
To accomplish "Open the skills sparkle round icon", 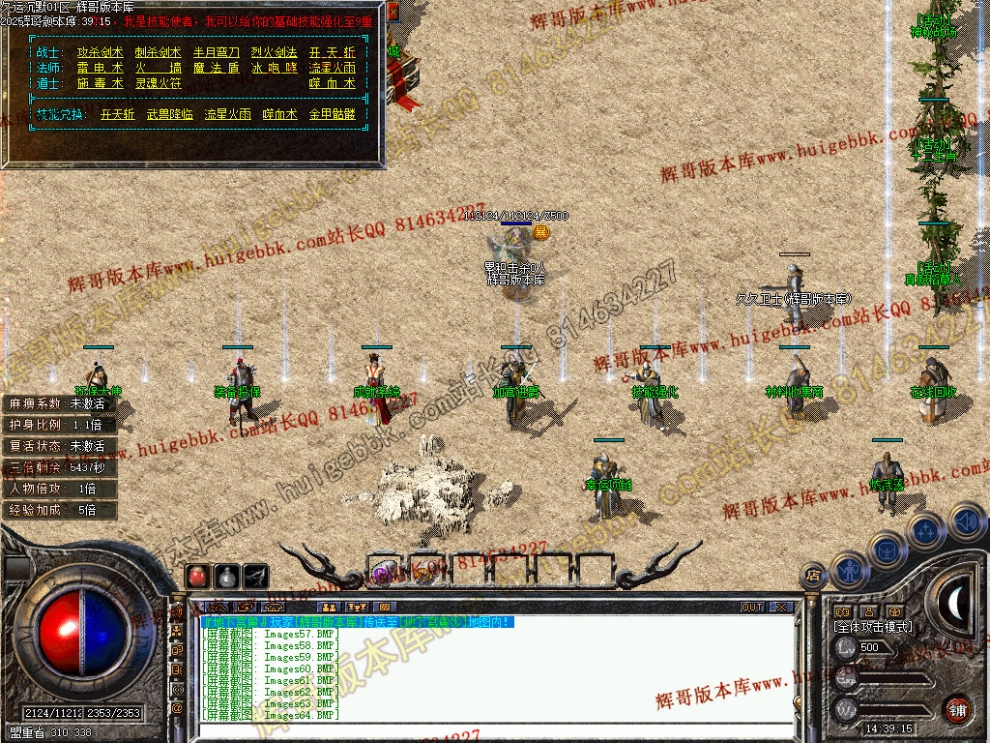I will (x=927, y=530).
